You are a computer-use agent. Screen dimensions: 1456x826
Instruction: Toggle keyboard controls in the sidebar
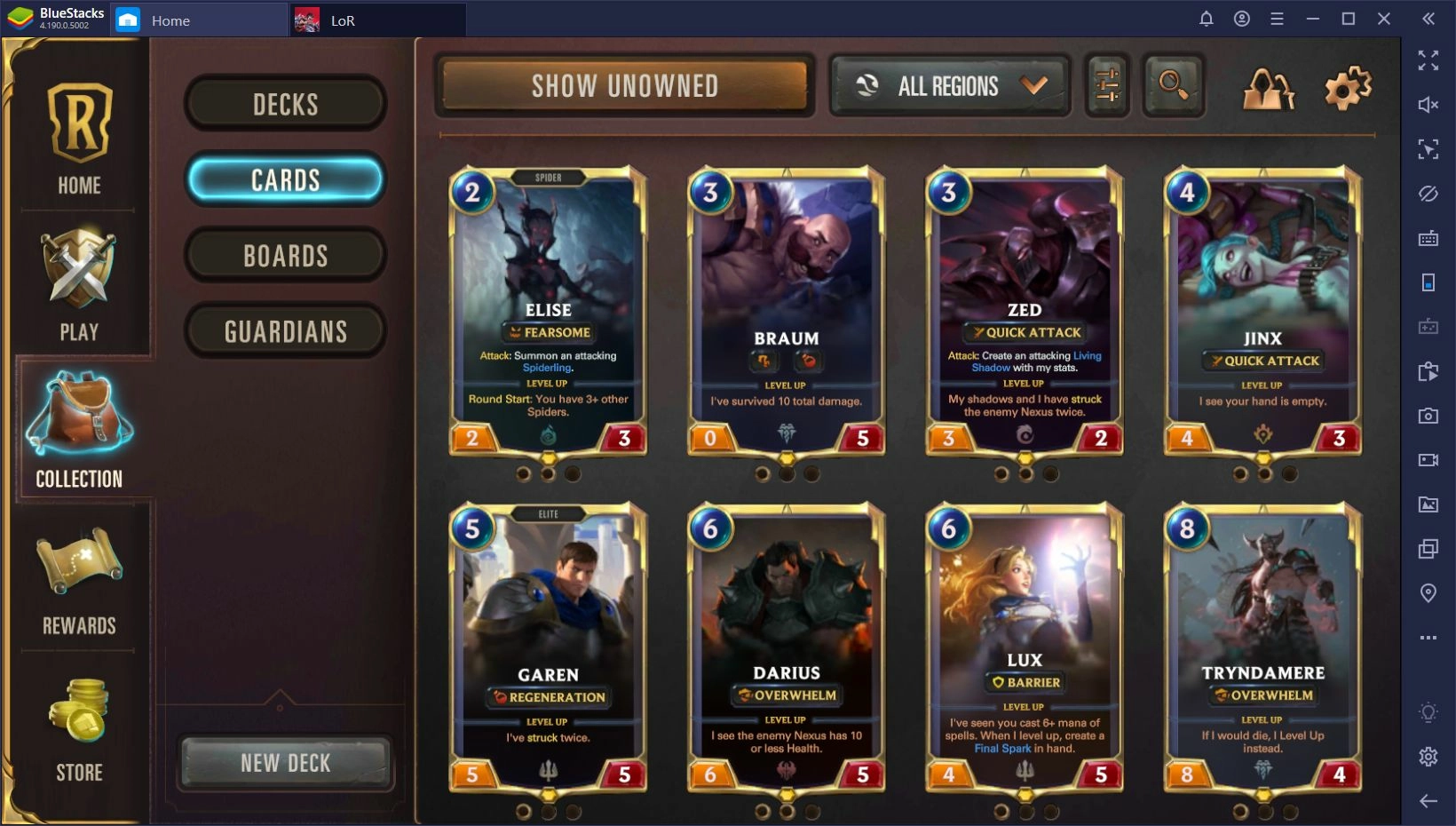1428,238
